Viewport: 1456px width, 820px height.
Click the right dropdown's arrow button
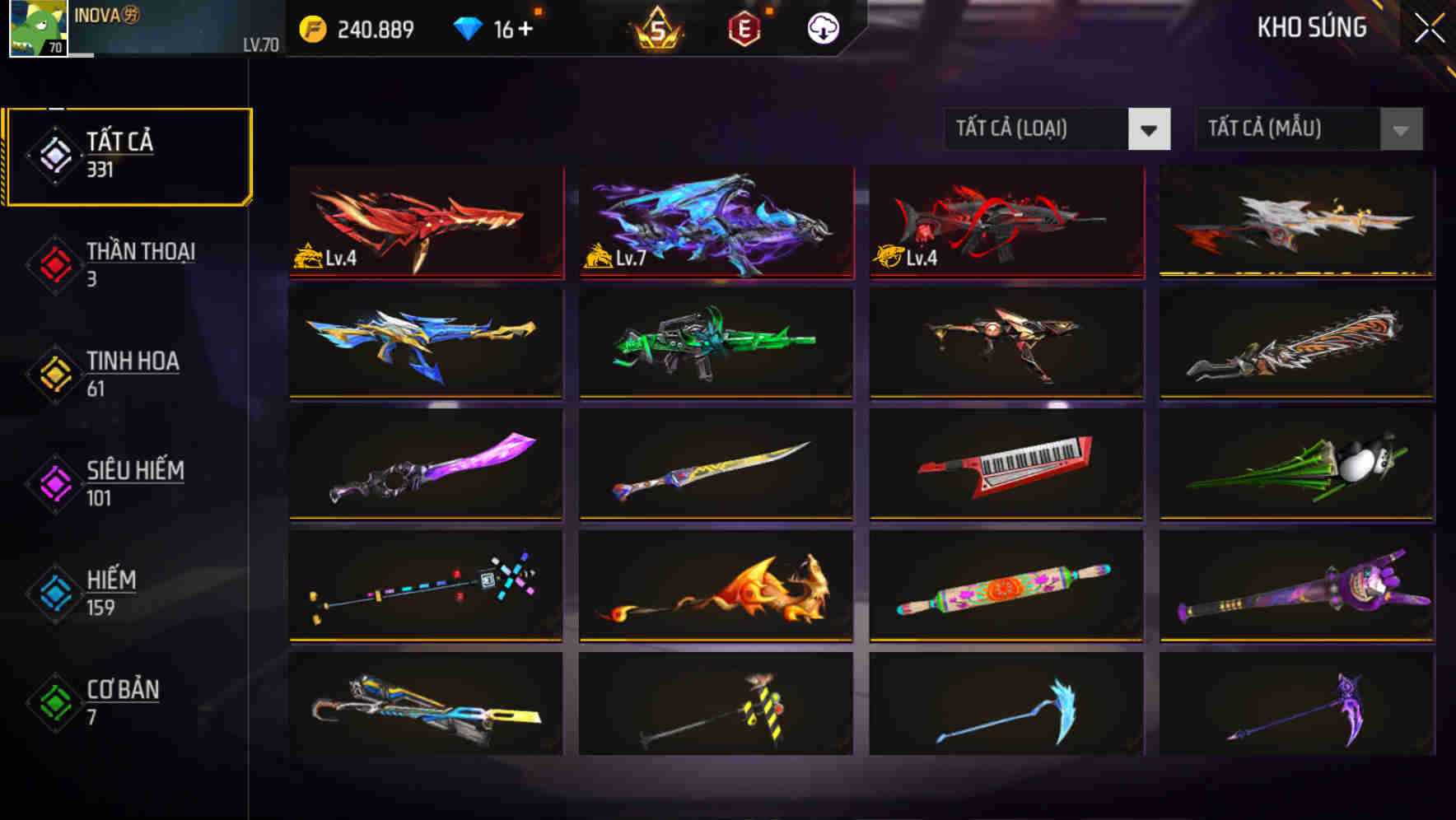point(1400,129)
